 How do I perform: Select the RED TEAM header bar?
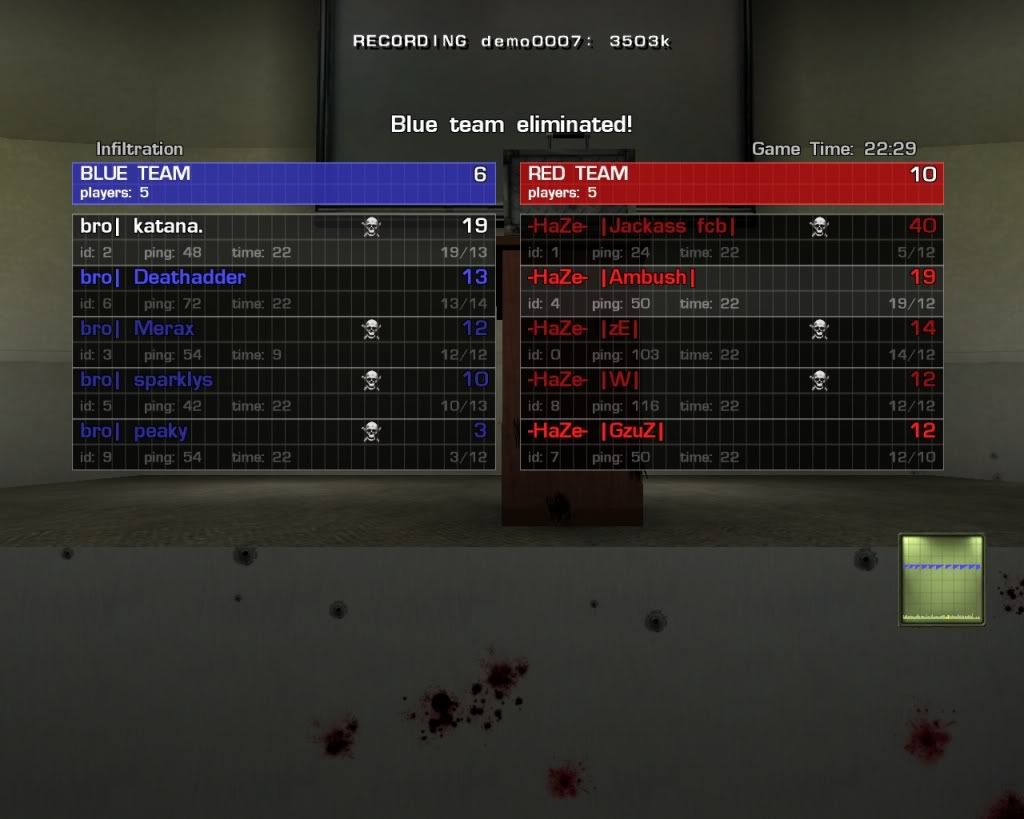point(731,183)
